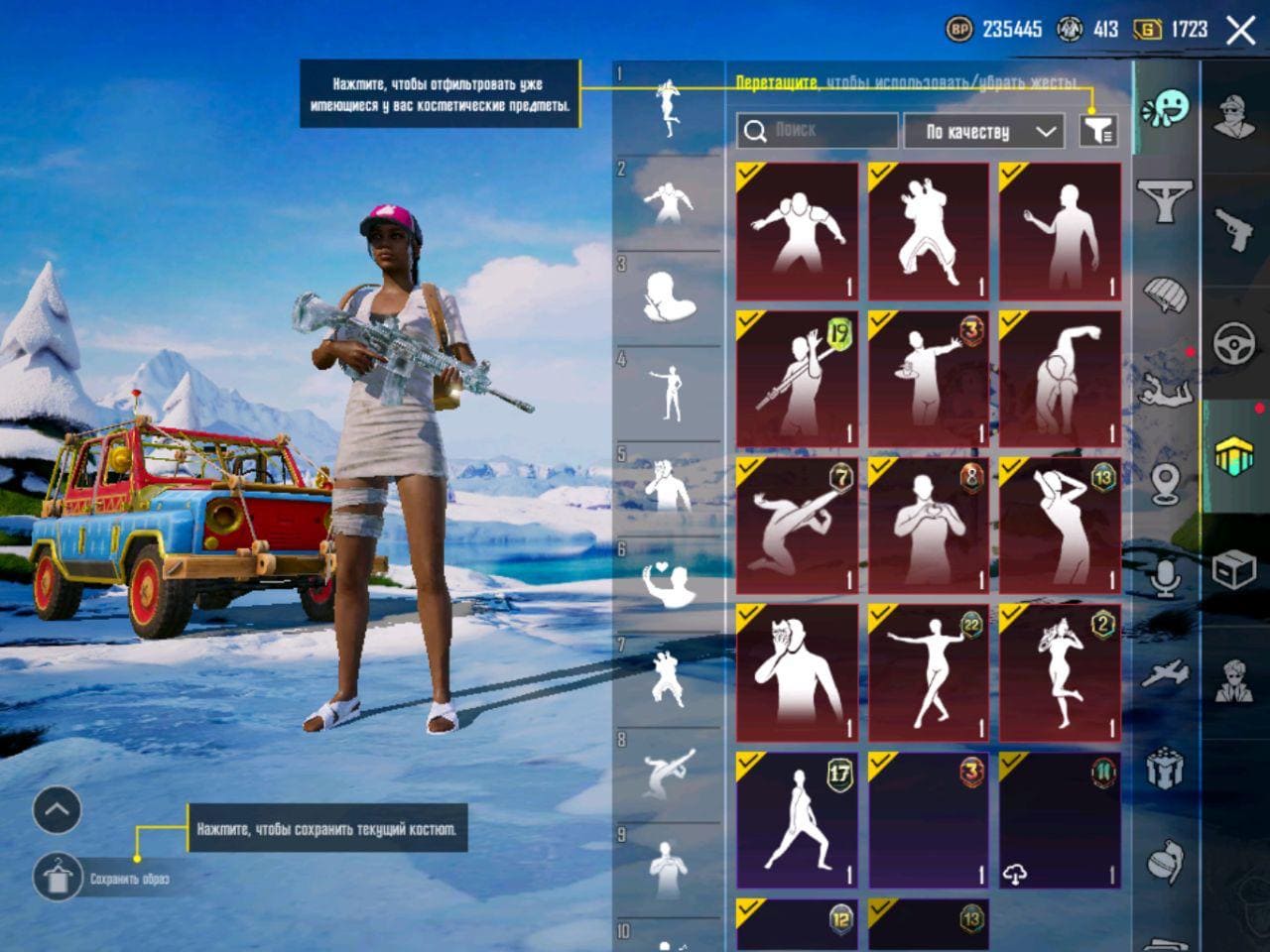
Task: Click the emote tile with cloud download icon
Action: 1060,819
